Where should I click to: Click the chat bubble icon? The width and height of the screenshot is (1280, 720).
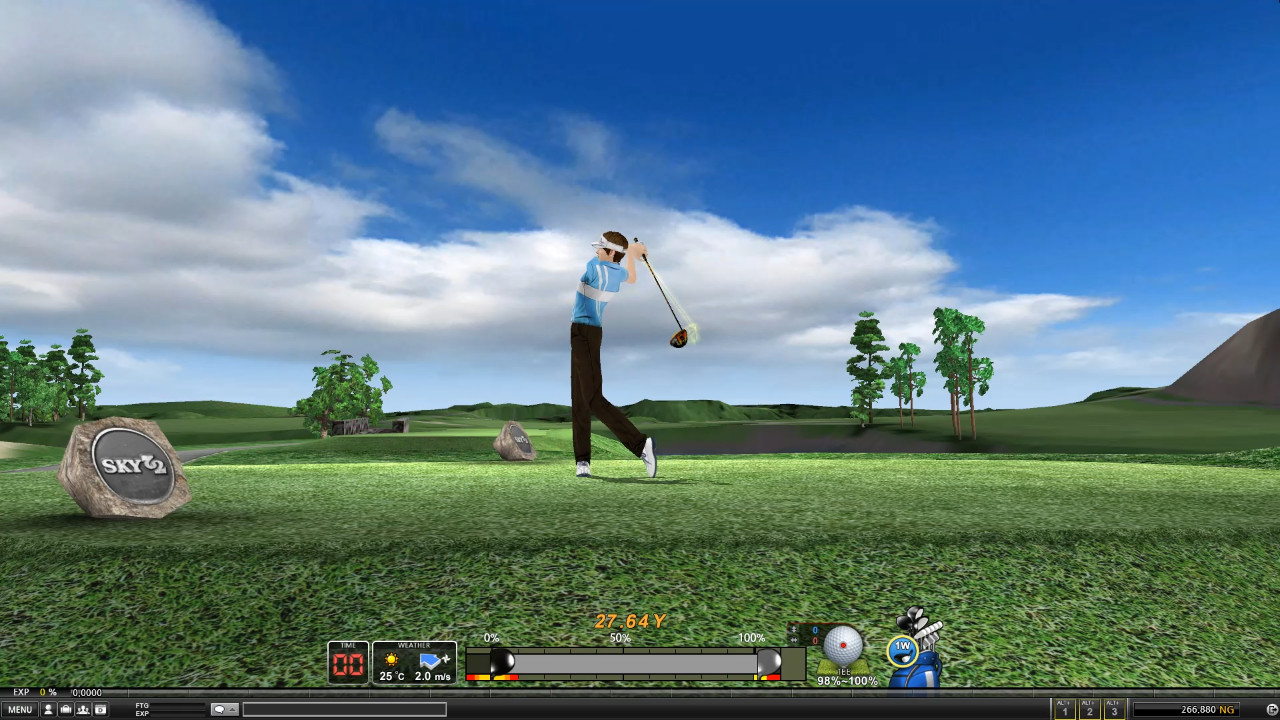pos(220,709)
